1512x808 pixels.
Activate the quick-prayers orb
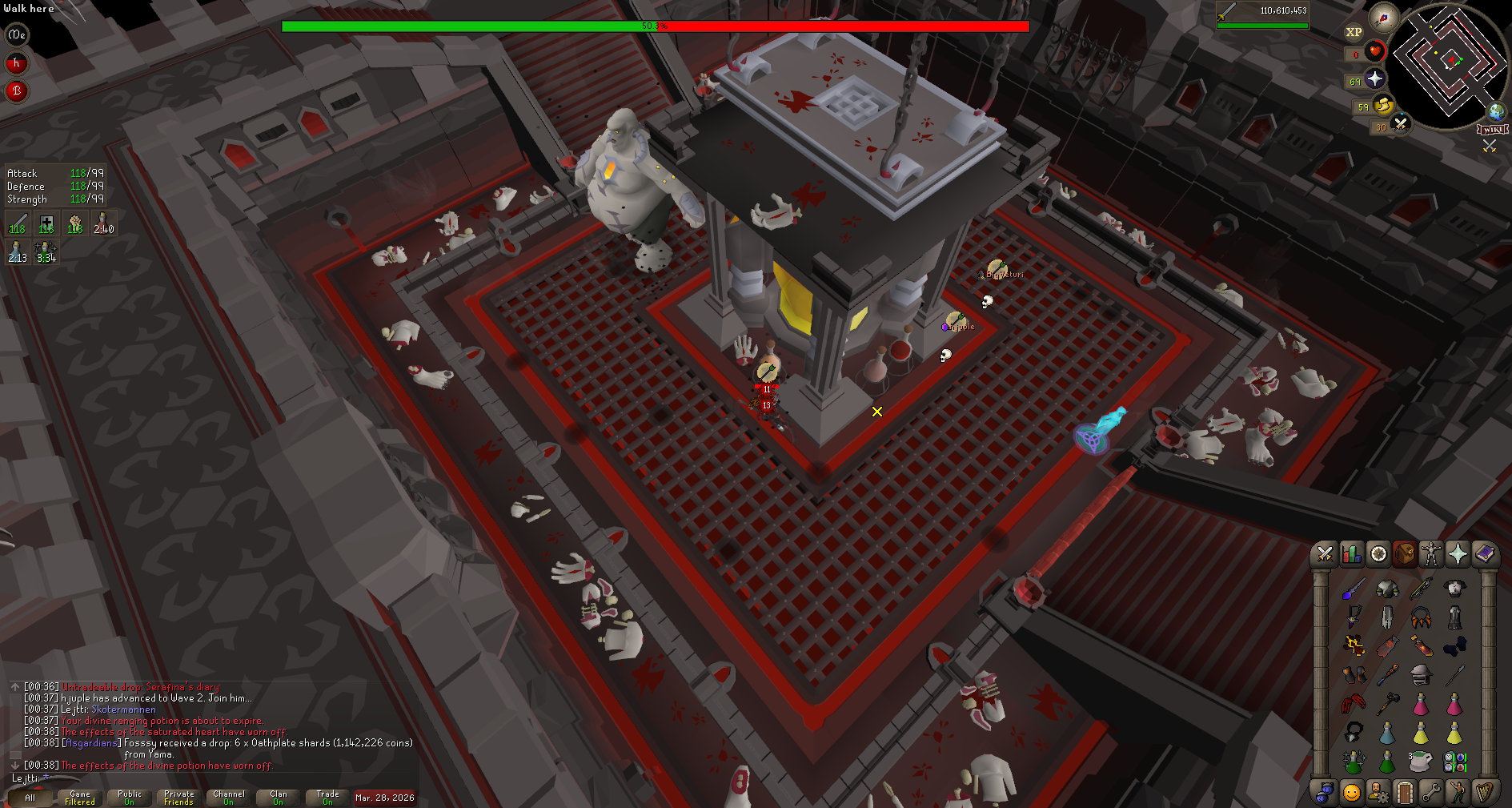[x=1374, y=79]
